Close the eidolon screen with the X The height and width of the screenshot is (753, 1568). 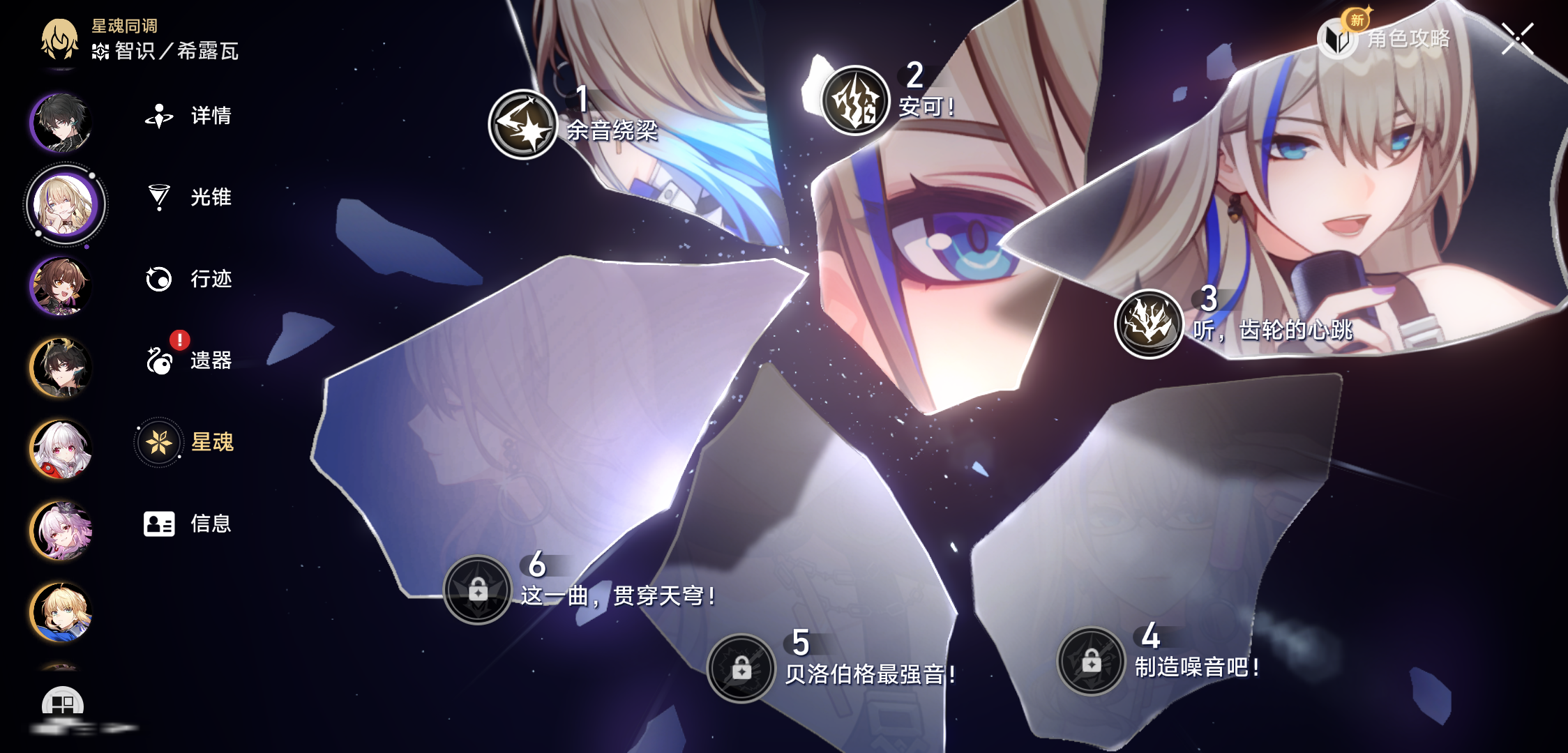tap(1518, 38)
